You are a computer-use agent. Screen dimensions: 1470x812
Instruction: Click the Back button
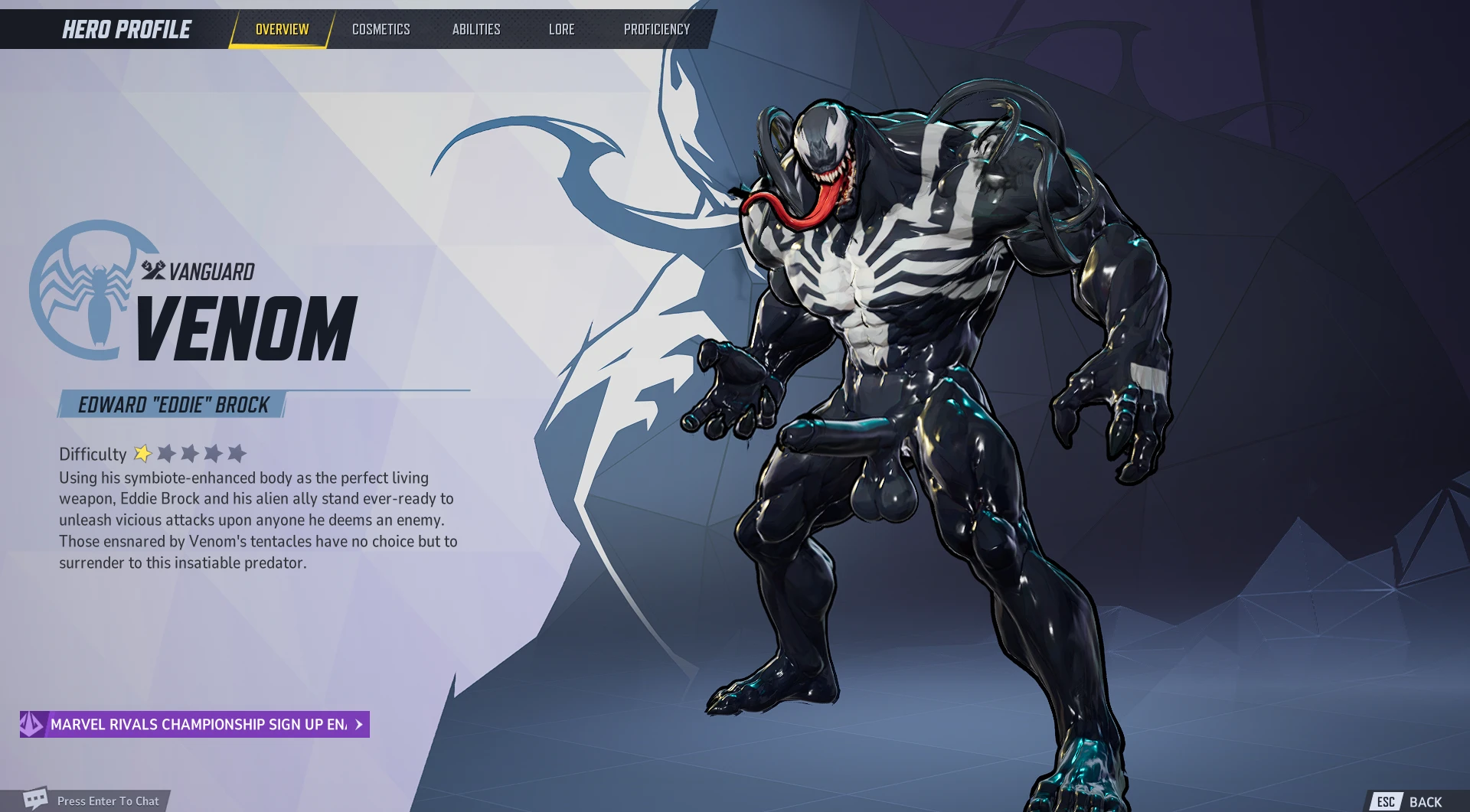pos(1410,801)
